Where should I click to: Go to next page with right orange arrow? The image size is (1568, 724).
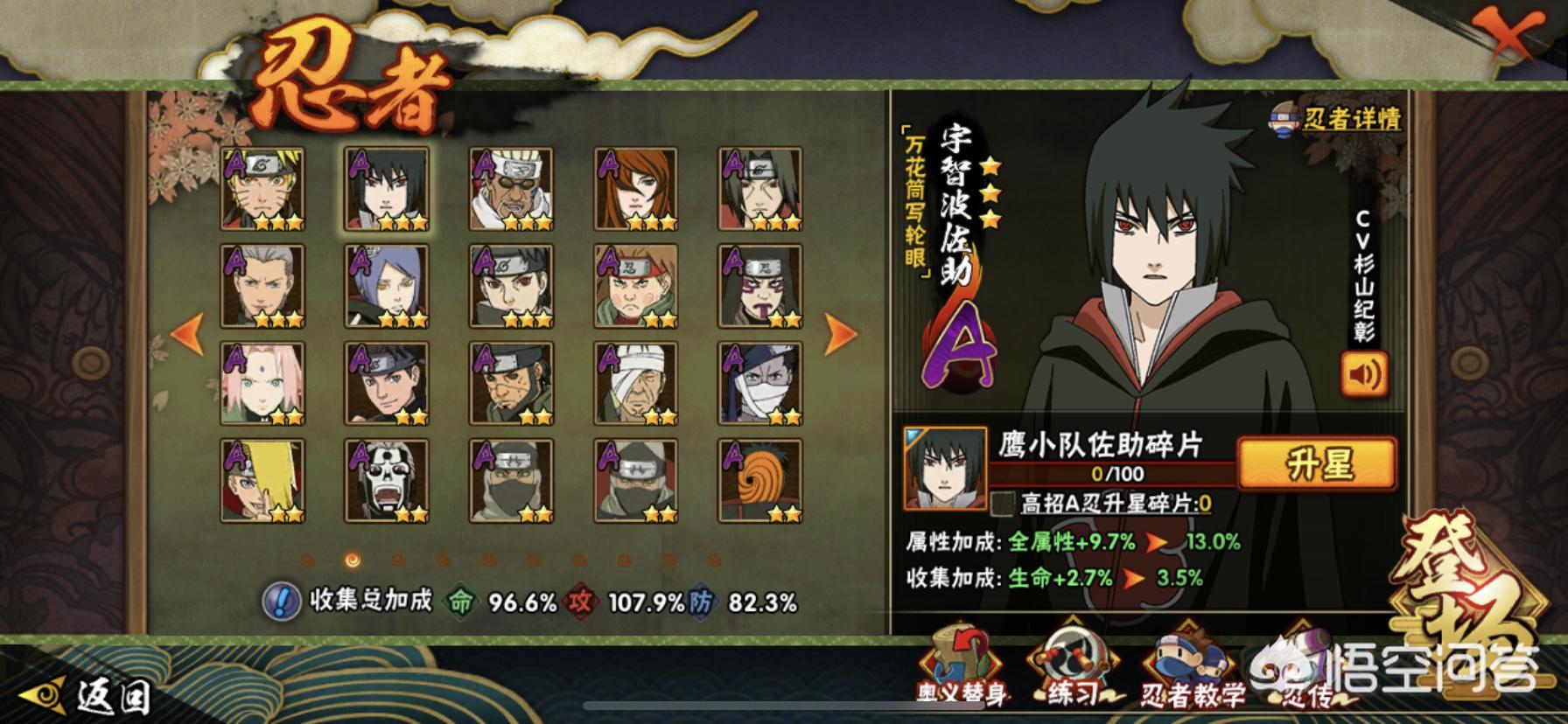[x=839, y=332]
